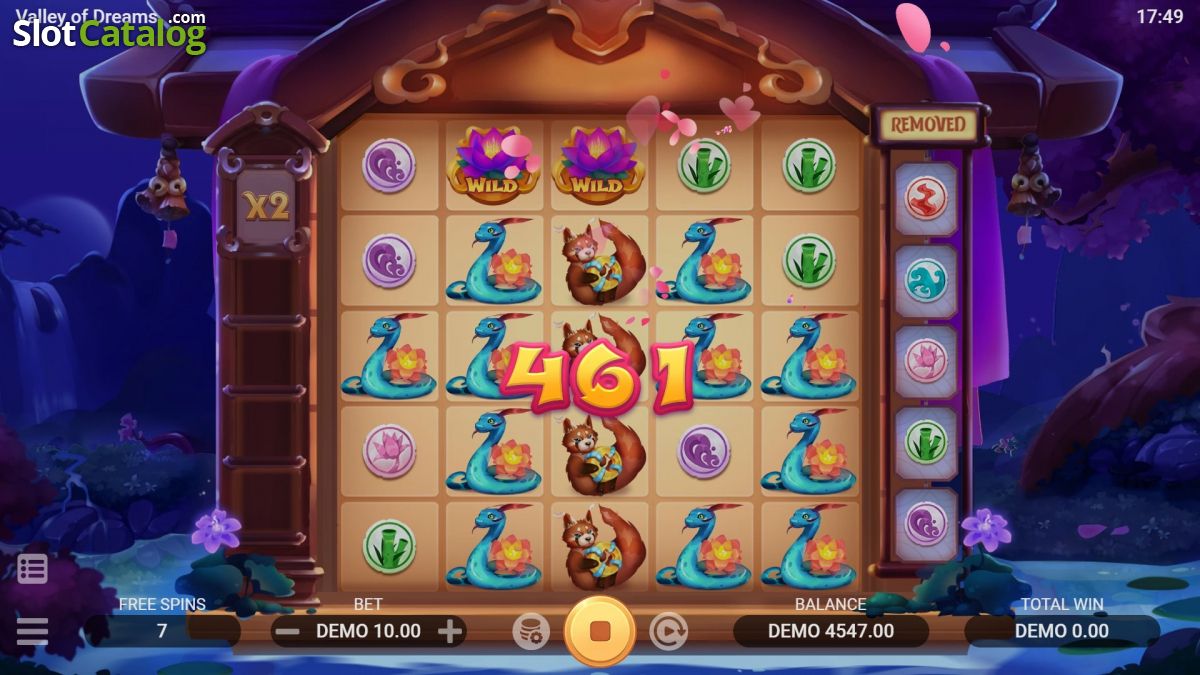Viewport: 1200px width, 675px height.
Task: Open the hamburger menu
Action: (32, 631)
